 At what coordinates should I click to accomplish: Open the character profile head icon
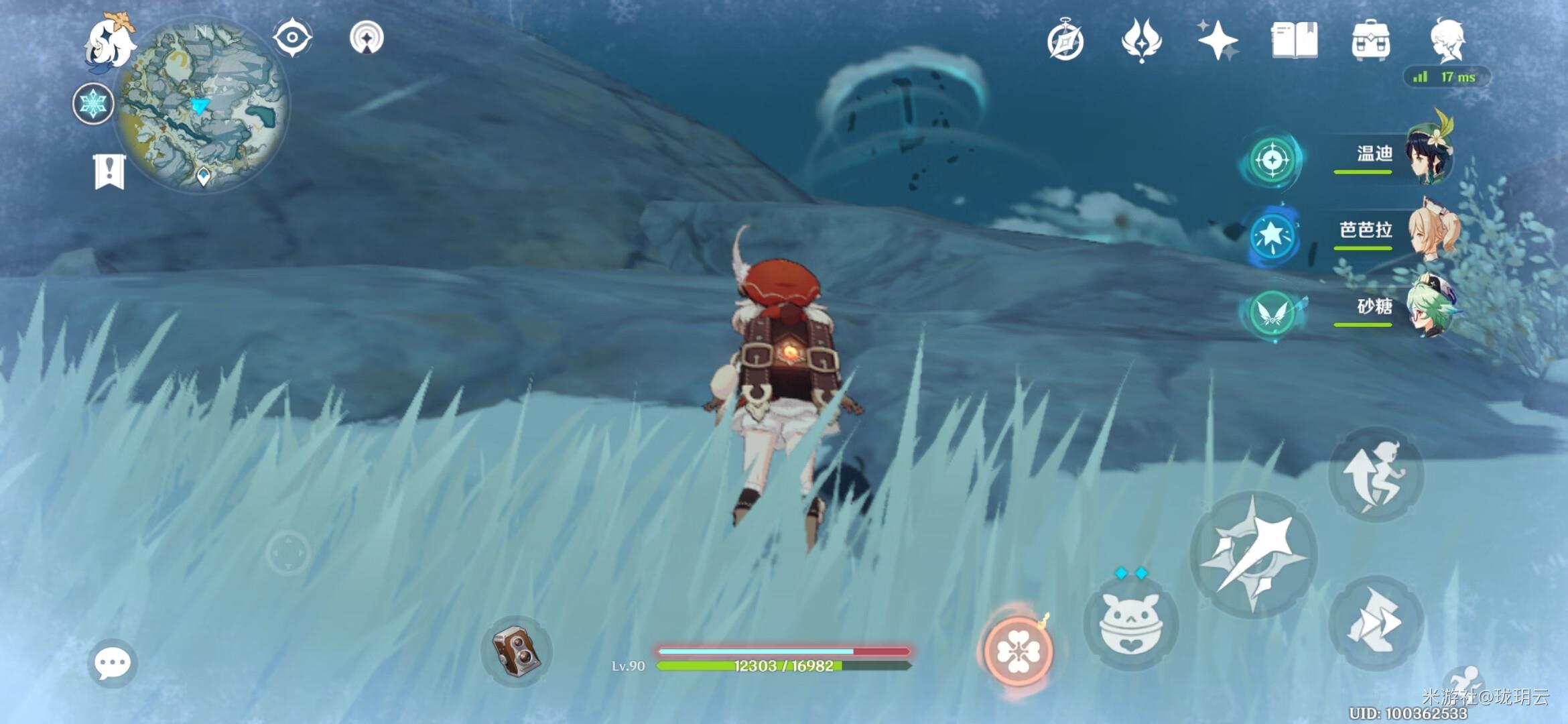[1447, 40]
